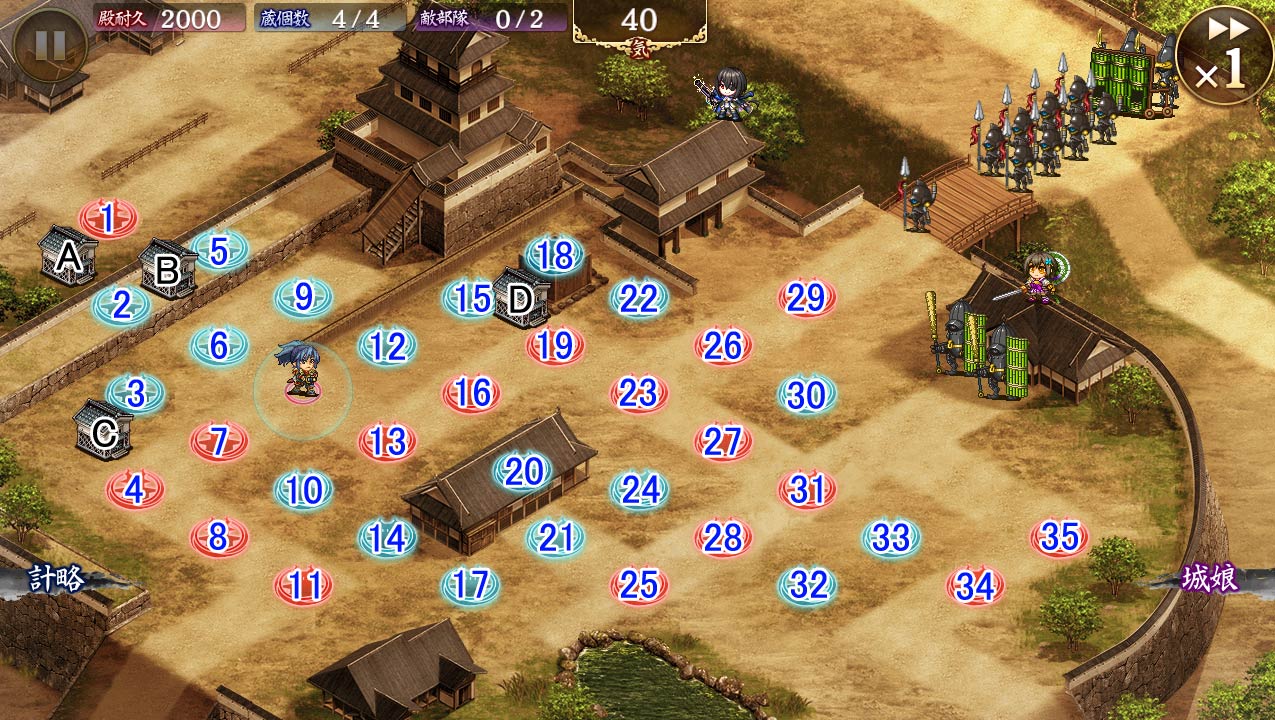The image size is (1275, 720).
Task: Select the deployed blue-haired unit
Action: coord(302,372)
